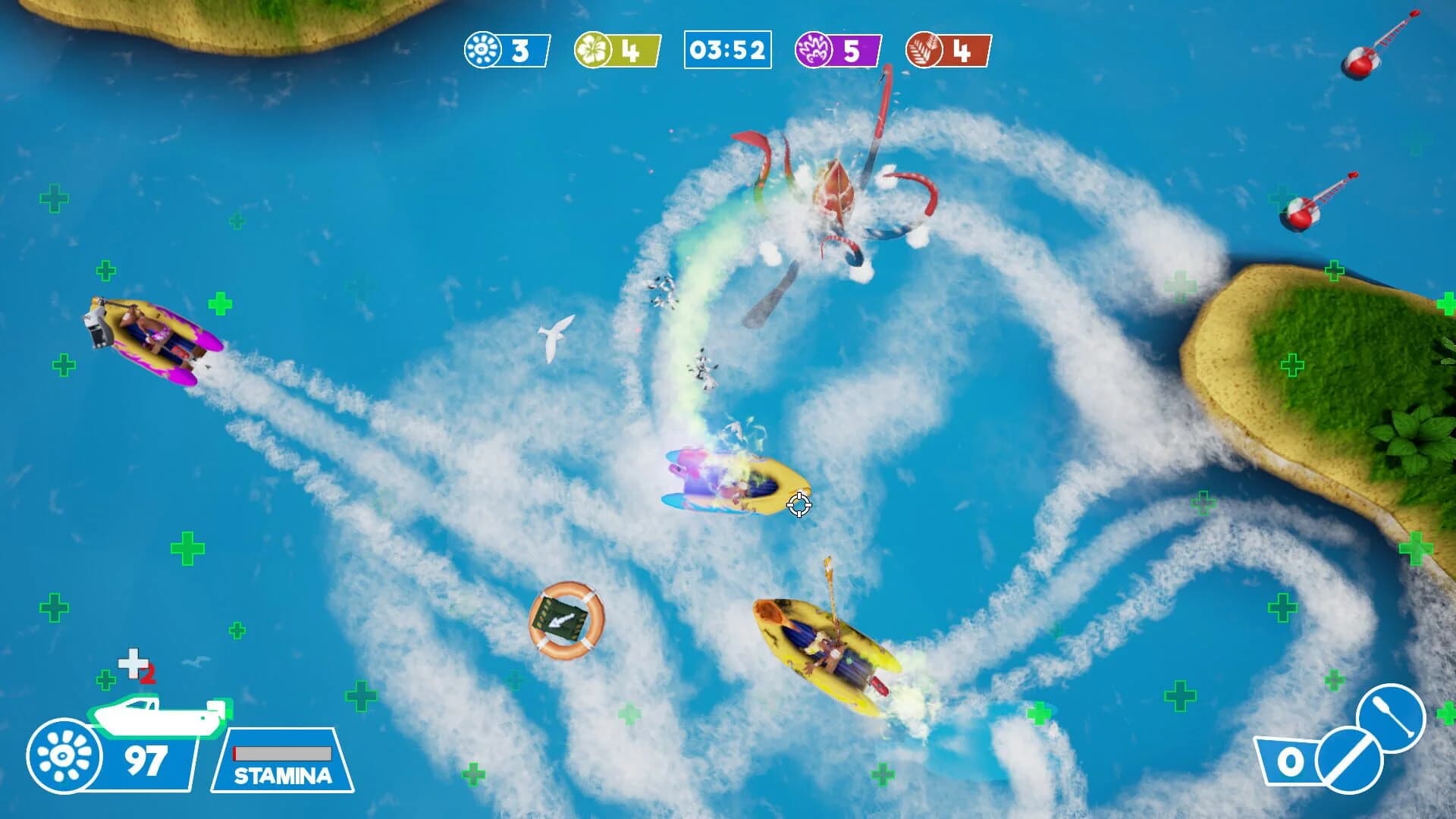The width and height of the screenshot is (1456, 819).
Task: Click the 03:52 match timer display
Action: pyautogui.click(x=726, y=49)
